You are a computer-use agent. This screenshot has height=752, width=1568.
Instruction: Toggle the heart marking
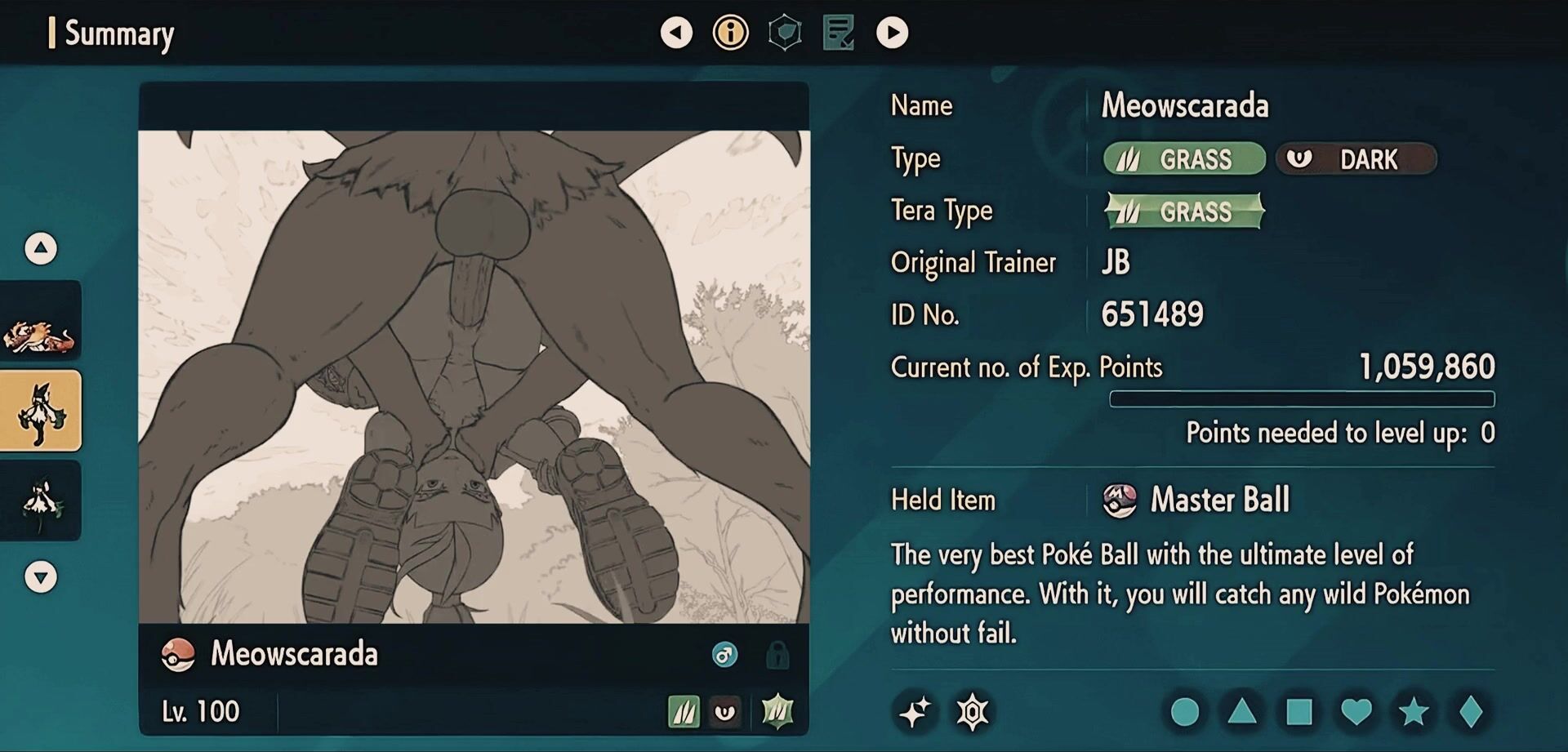pyautogui.click(x=1356, y=712)
